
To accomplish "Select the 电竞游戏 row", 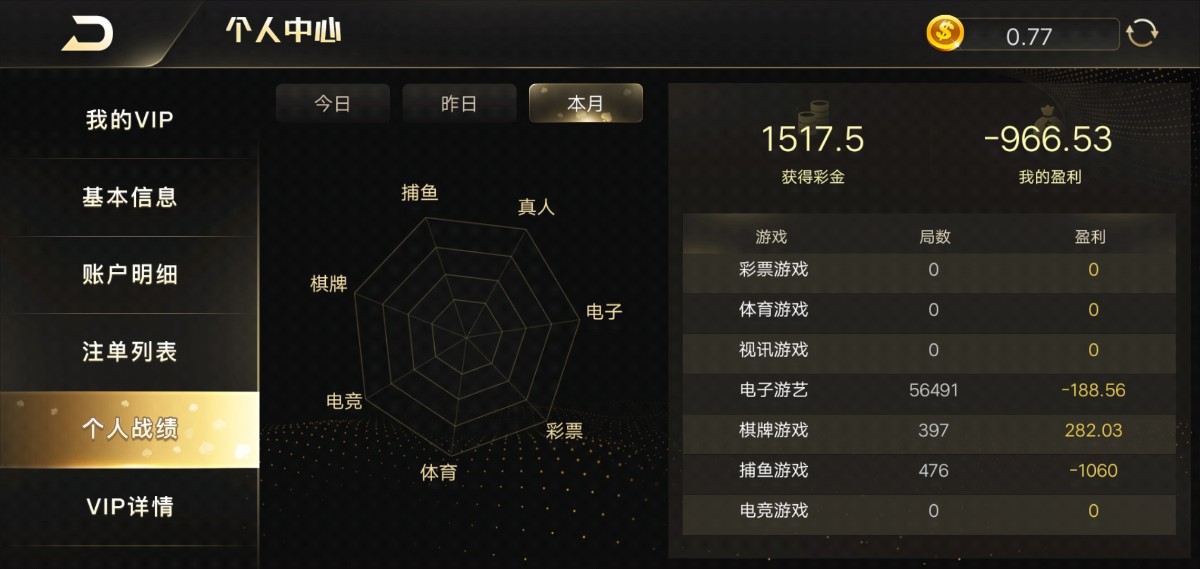I will pyautogui.click(x=929, y=511).
